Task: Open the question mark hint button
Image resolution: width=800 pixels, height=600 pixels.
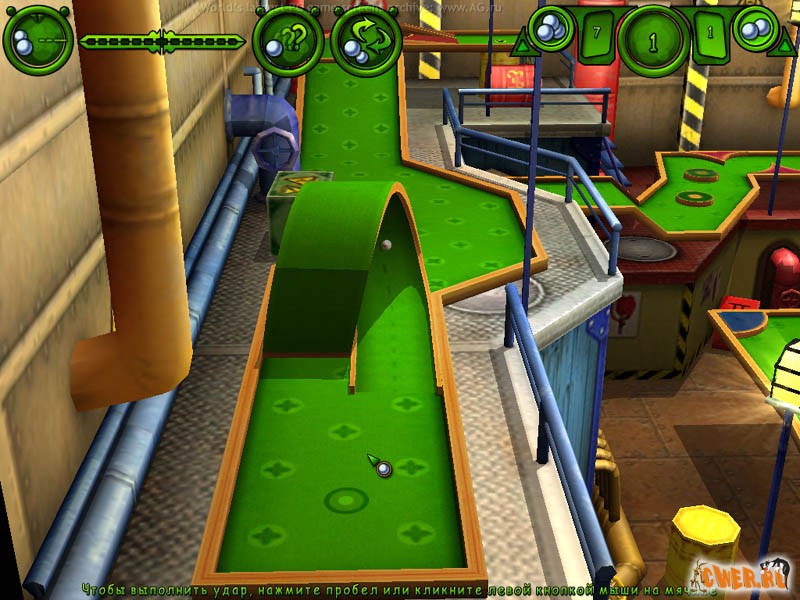Action: [x=288, y=41]
